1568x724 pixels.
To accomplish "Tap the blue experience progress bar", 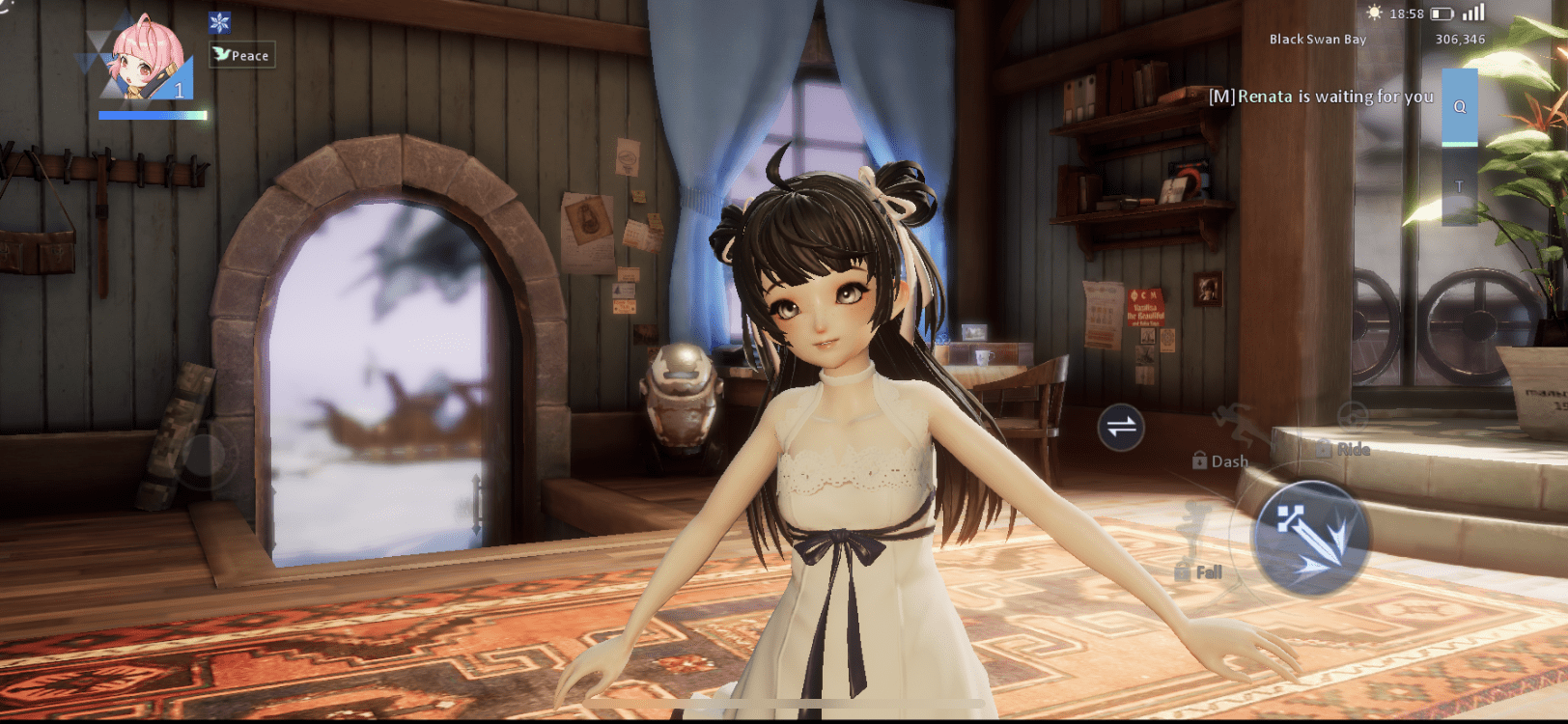I will point(153,114).
